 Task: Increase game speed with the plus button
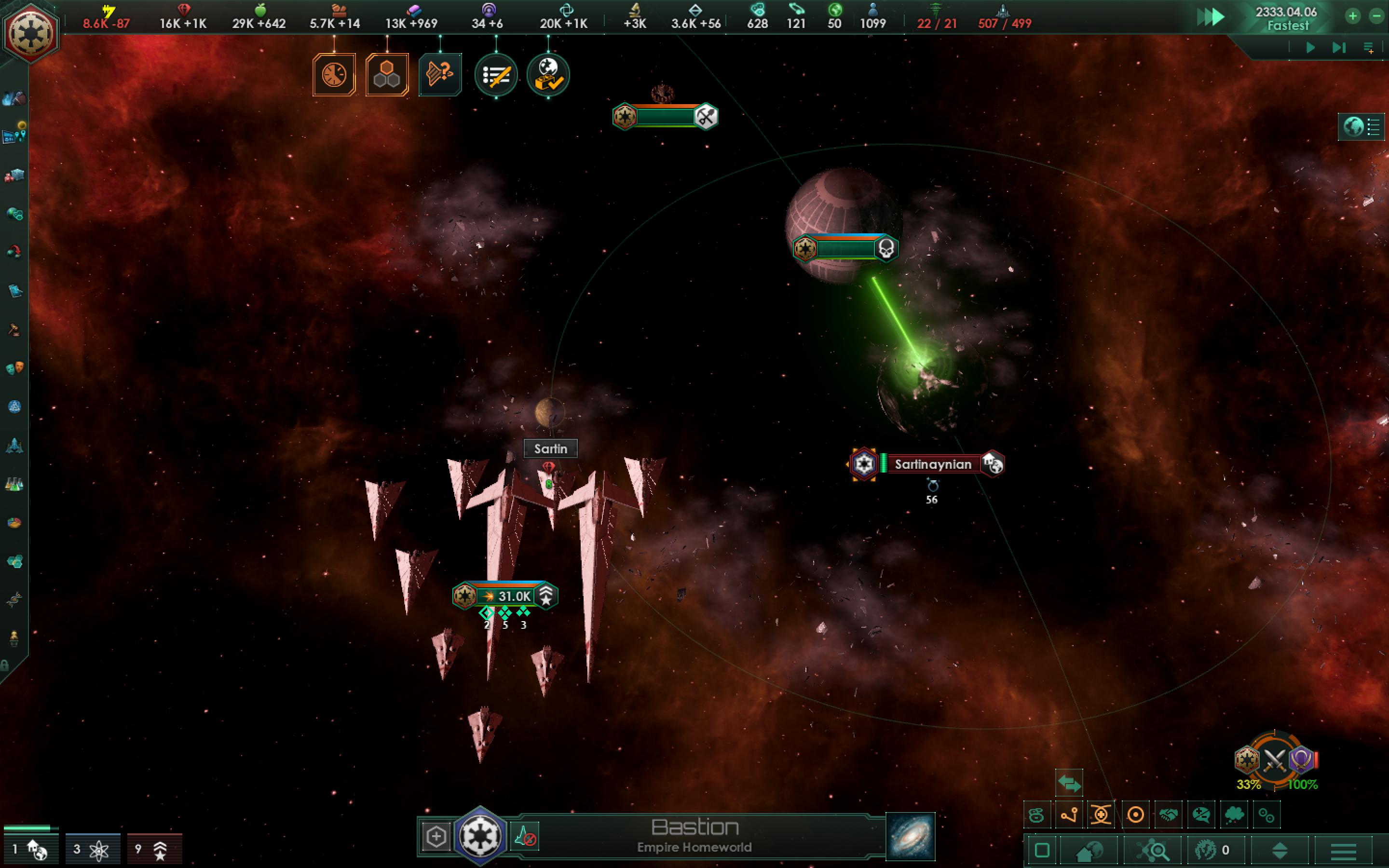click(x=1352, y=16)
